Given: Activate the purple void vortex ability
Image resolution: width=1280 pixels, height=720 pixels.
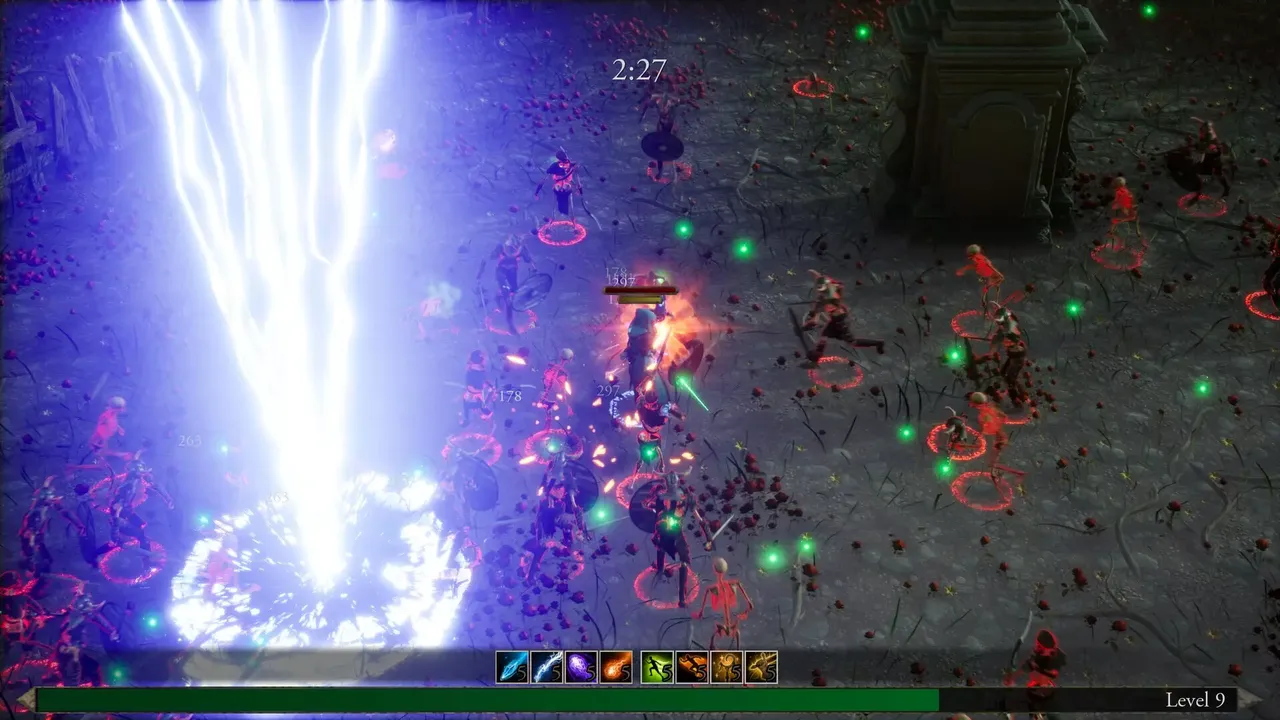Looking at the screenshot, I should (581, 665).
